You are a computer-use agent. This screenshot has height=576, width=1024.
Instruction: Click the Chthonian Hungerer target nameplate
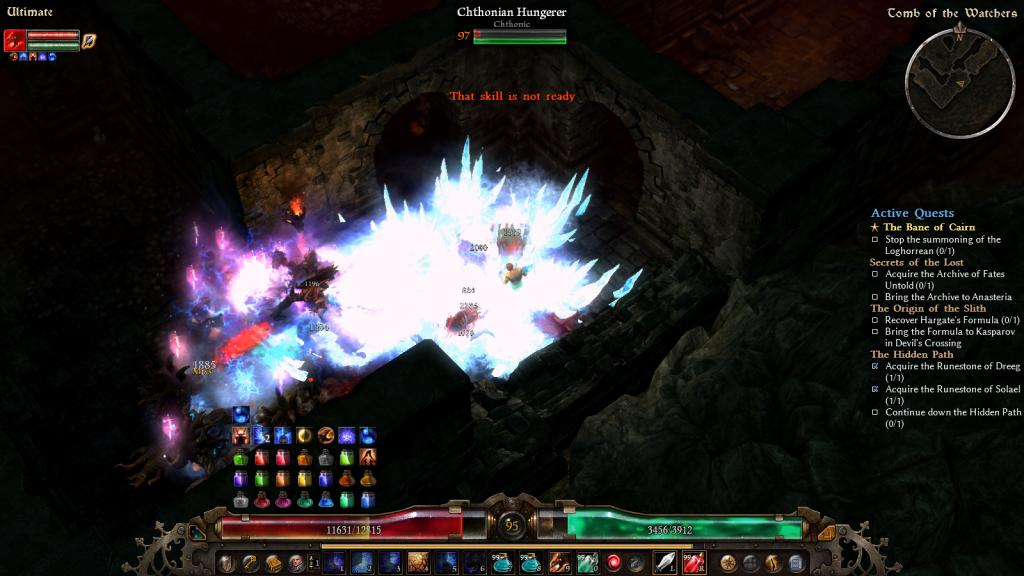pyautogui.click(x=511, y=13)
